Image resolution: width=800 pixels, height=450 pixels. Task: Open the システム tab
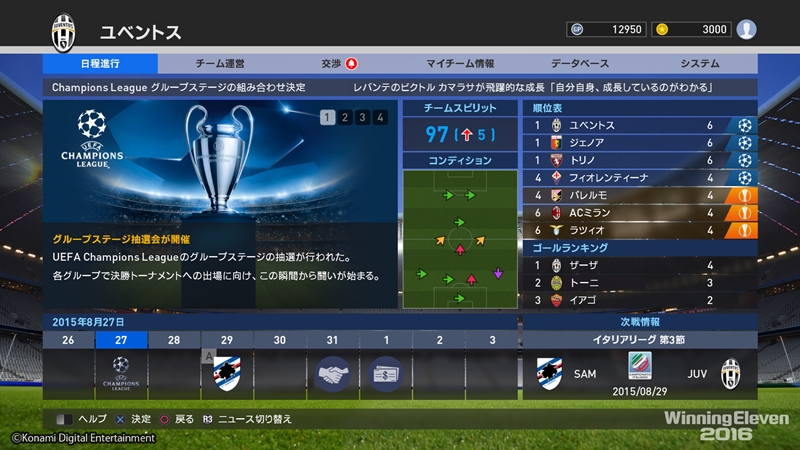pyautogui.click(x=699, y=63)
